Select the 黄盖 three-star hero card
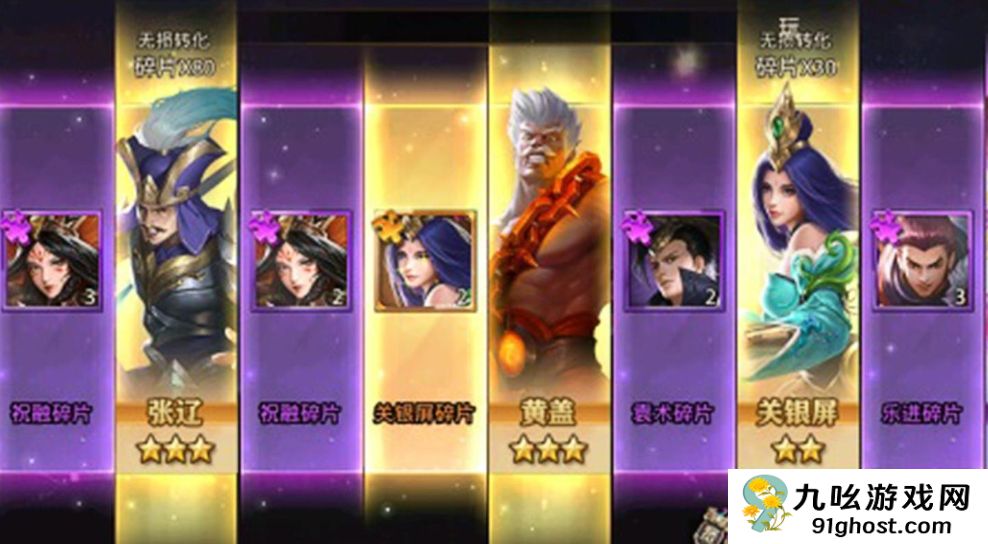This screenshot has height=544, width=988. point(550,260)
